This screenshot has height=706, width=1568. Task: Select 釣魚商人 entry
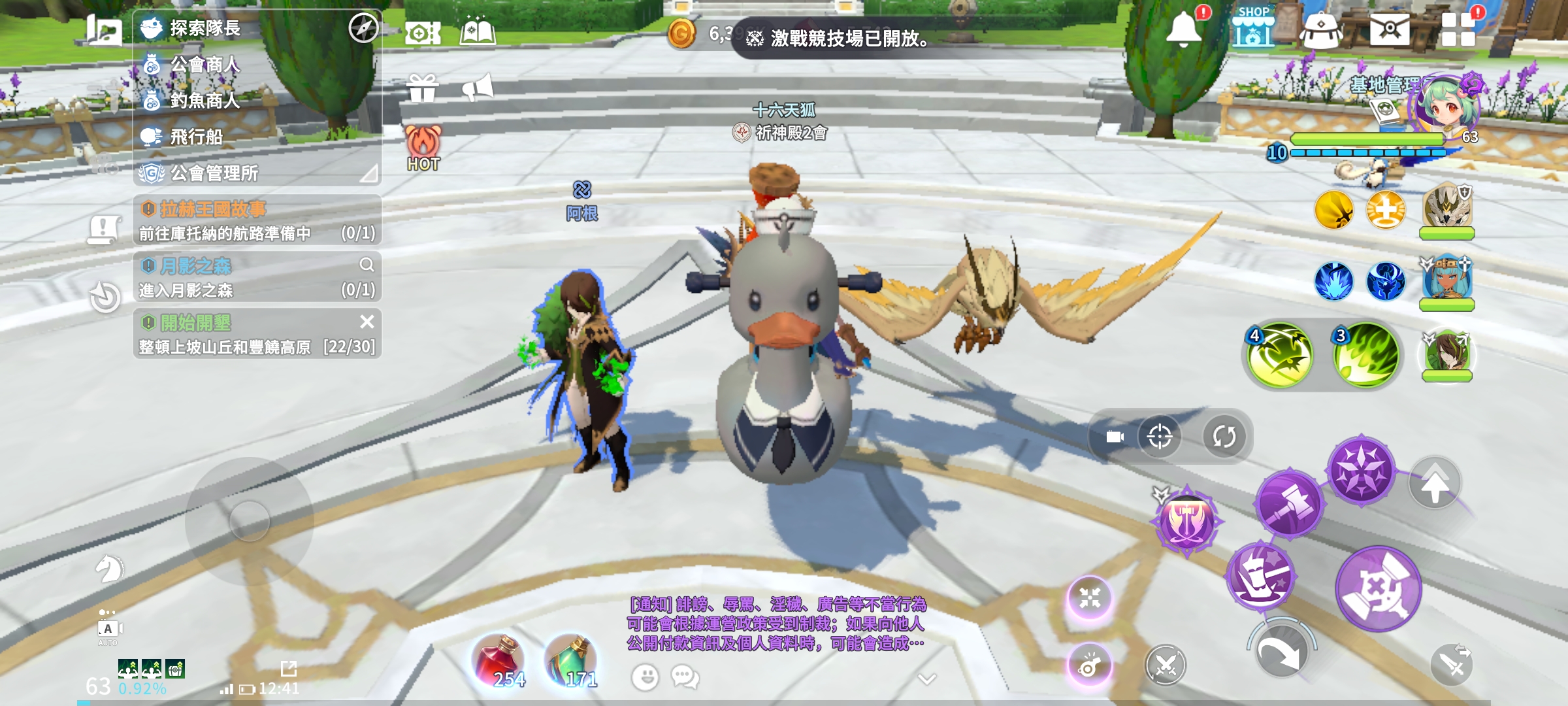(204, 101)
